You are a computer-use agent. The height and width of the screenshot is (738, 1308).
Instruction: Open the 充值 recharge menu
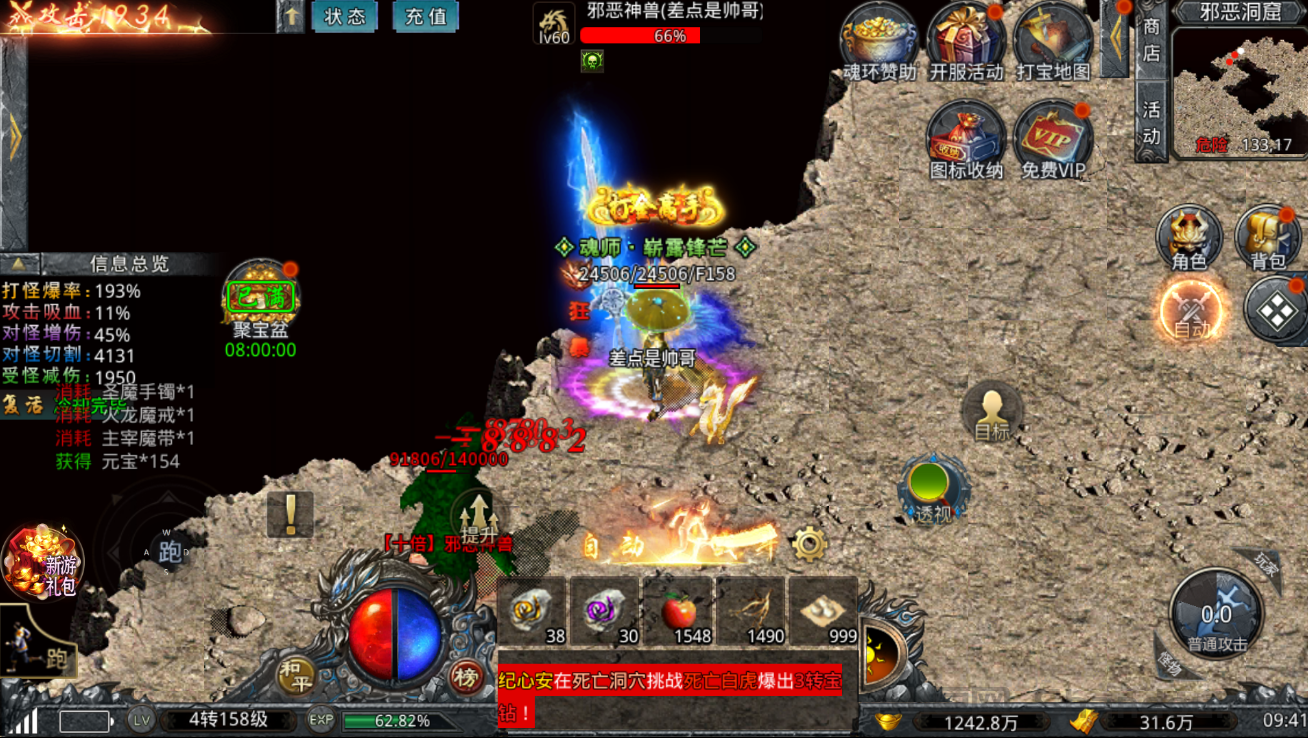point(425,17)
